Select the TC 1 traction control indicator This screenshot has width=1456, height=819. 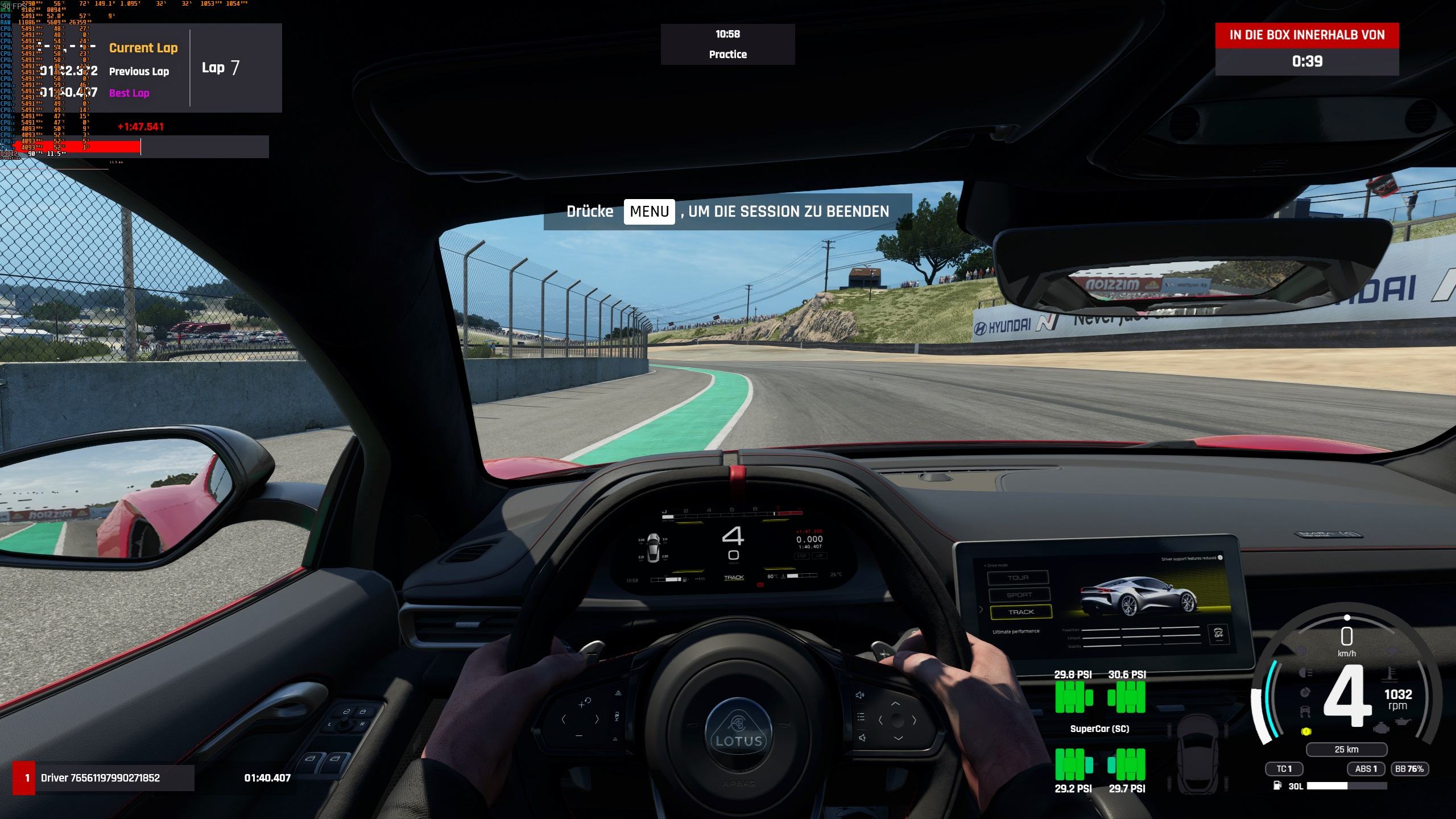[1284, 769]
